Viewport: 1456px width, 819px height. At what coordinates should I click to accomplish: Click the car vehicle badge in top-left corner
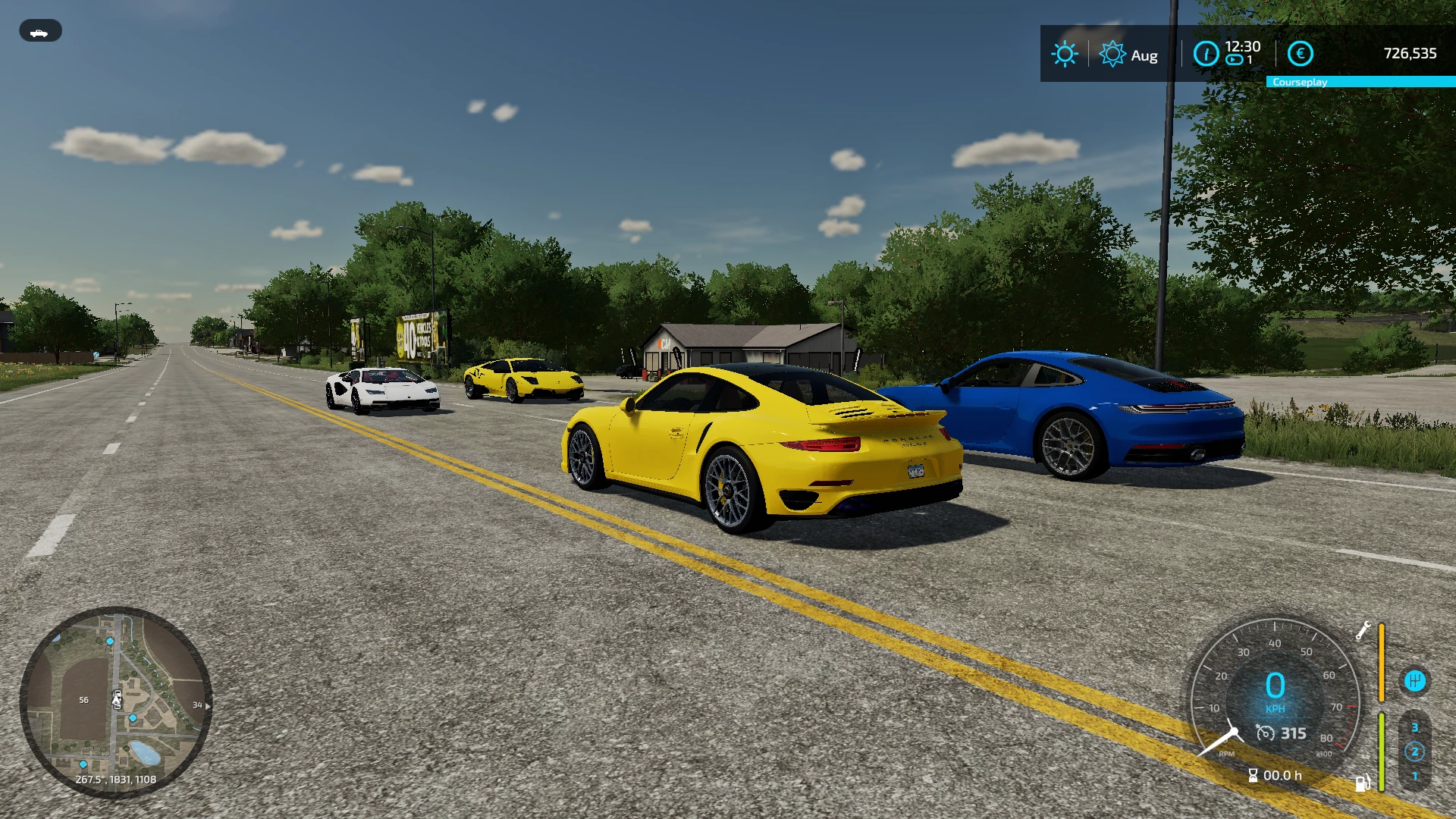(40, 30)
